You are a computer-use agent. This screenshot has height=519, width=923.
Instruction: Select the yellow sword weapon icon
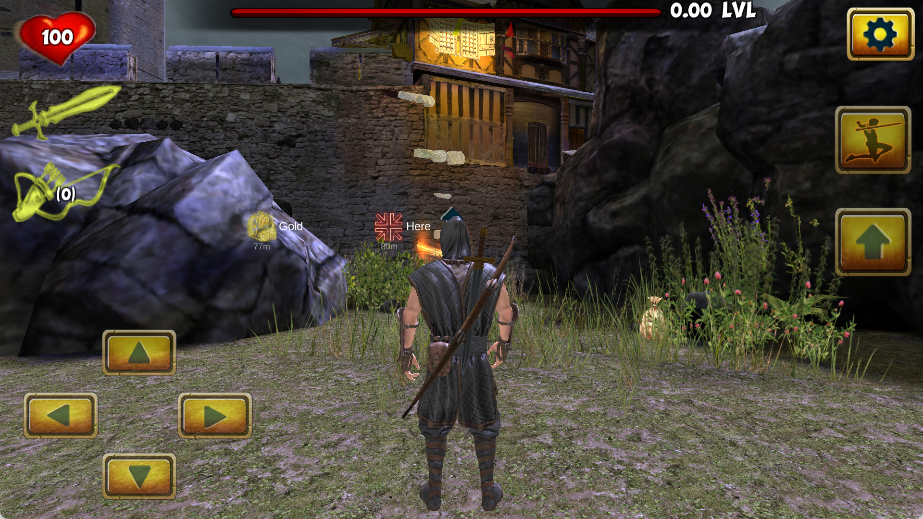coord(63,109)
